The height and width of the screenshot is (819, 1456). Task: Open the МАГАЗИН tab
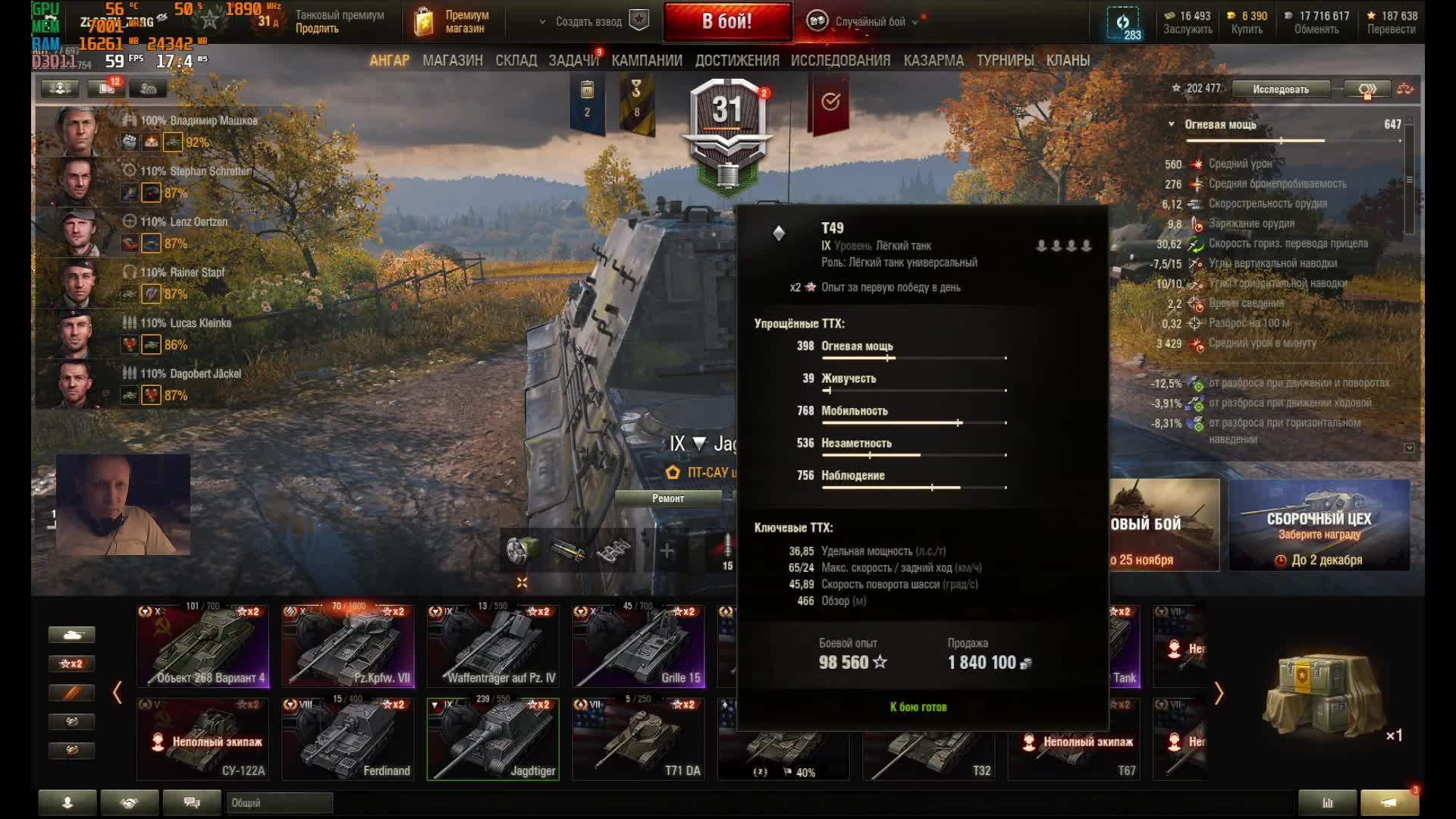tap(452, 61)
